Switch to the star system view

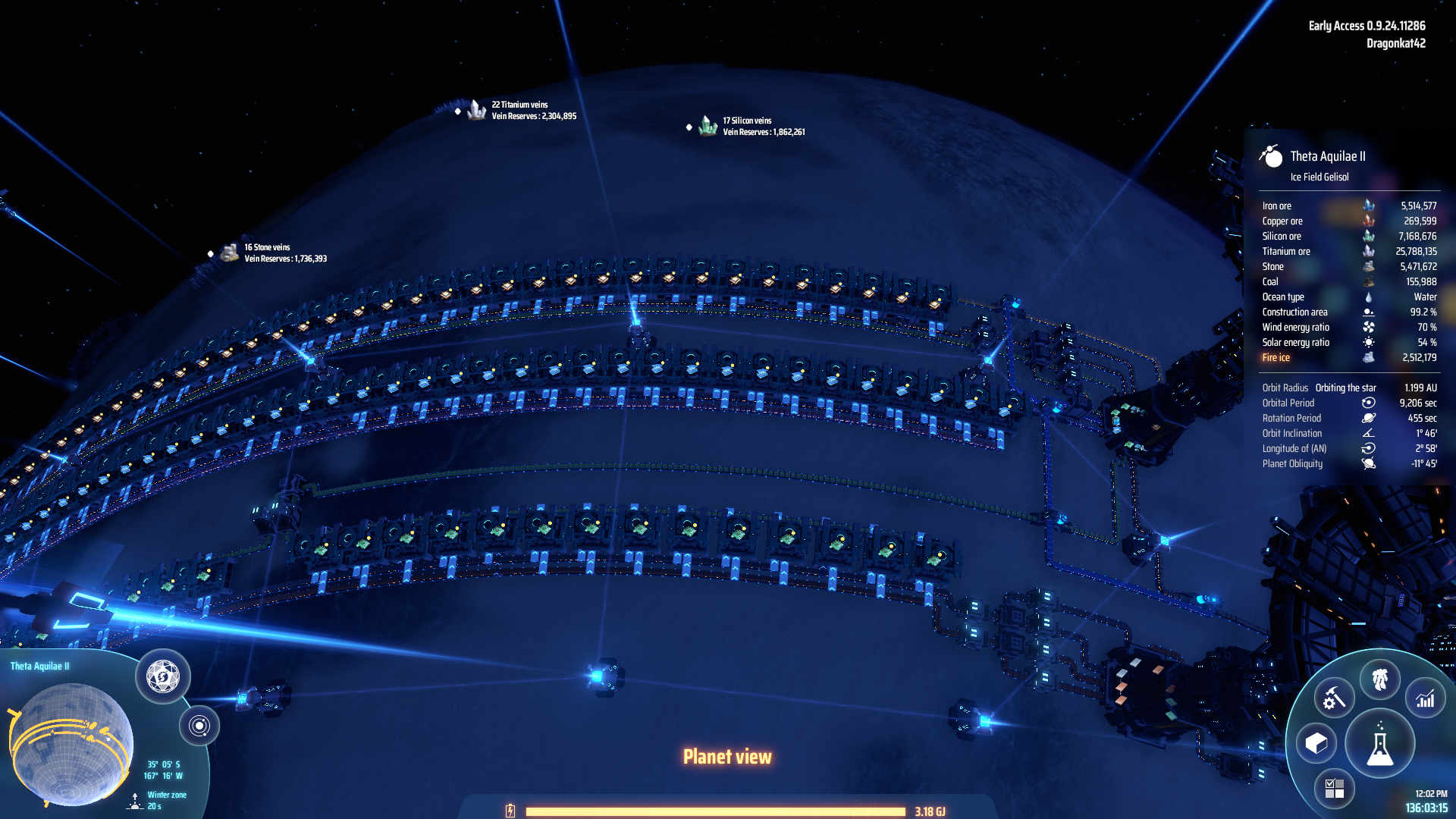[199, 726]
